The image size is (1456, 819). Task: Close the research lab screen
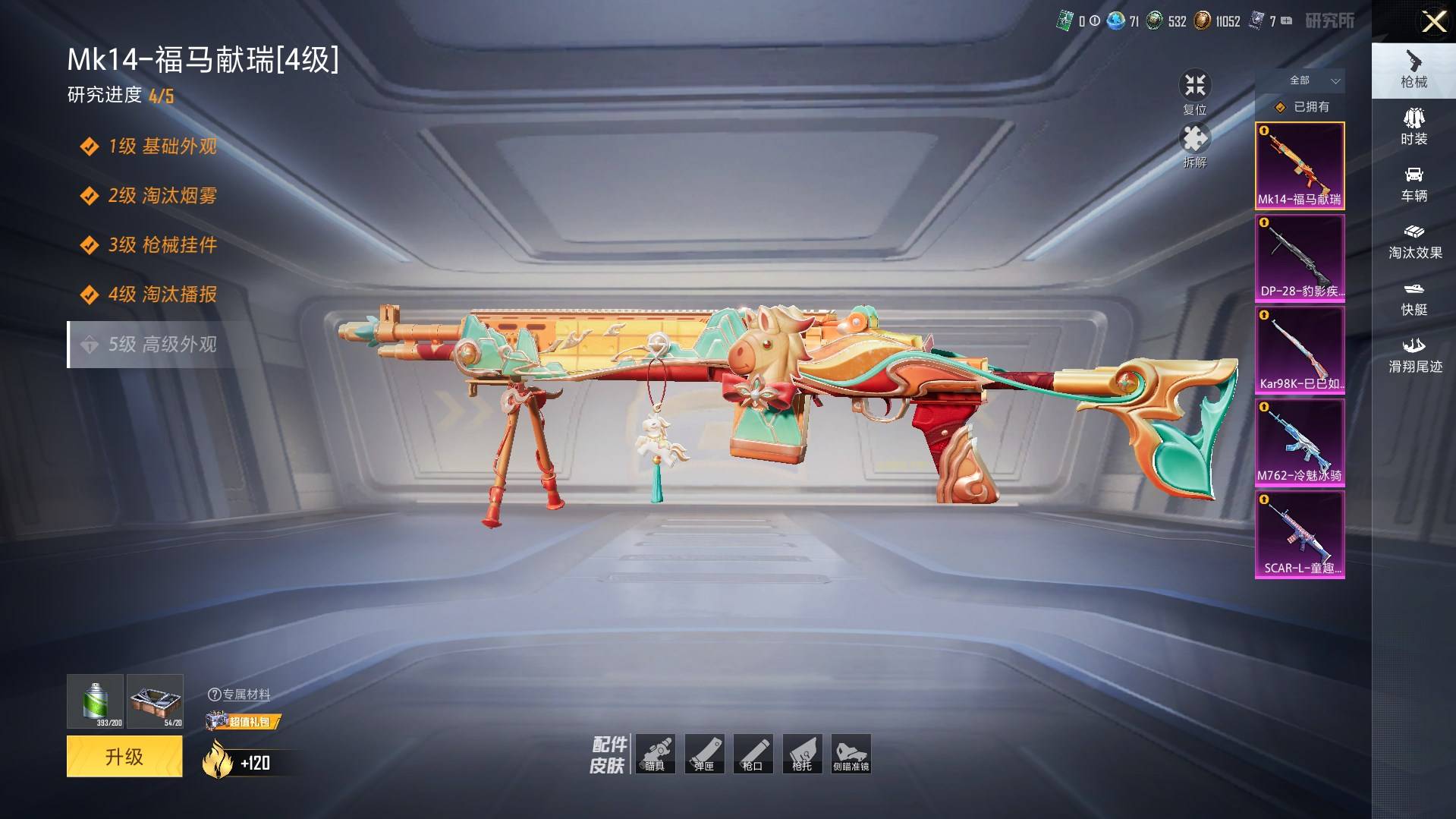point(1433,21)
